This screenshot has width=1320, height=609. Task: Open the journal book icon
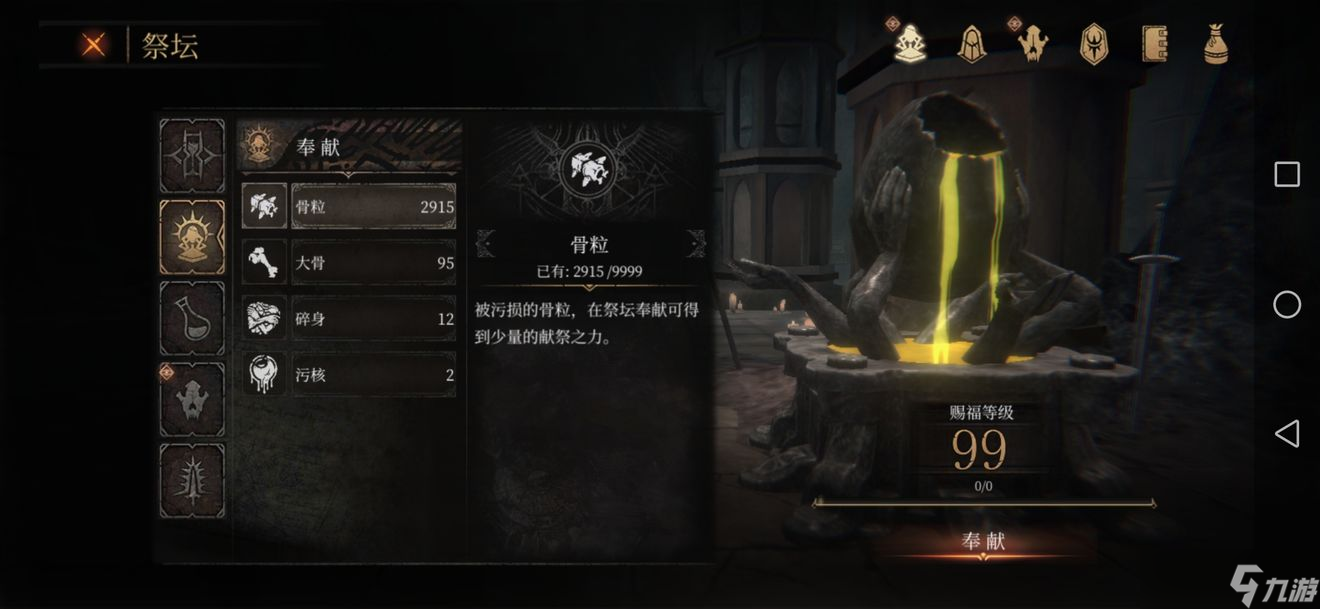pos(1155,44)
